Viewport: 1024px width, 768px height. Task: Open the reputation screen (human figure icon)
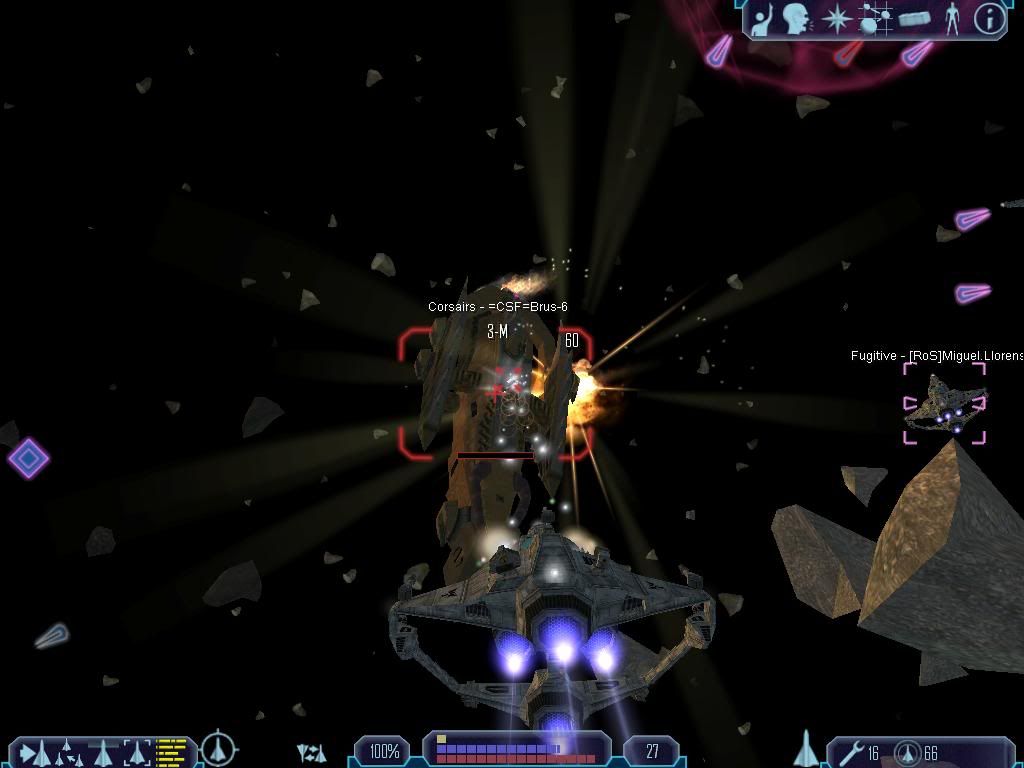[951, 18]
